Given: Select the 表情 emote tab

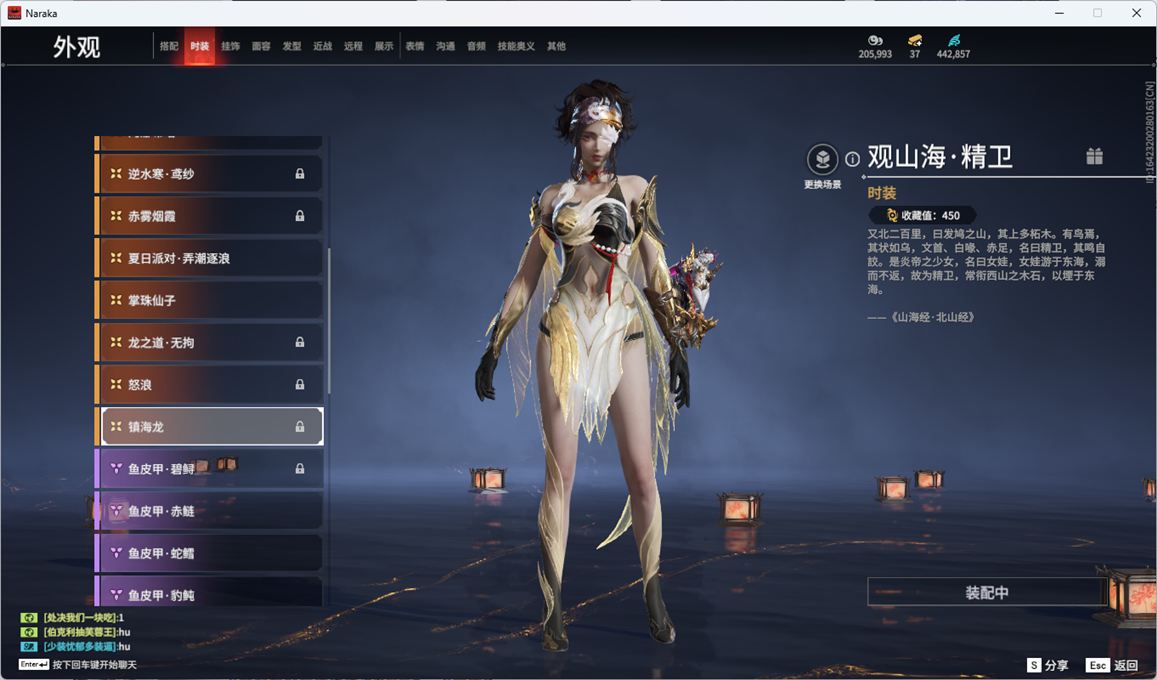Looking at the screenshot, I should [415, 46].
